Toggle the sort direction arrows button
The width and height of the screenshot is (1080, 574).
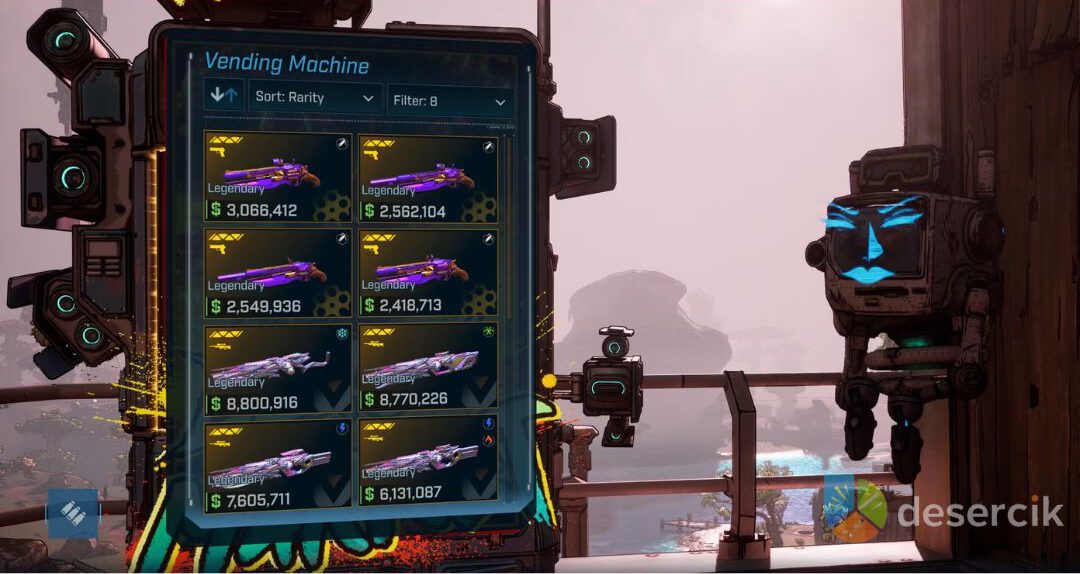pyautogui.click(x=223, y=97)
